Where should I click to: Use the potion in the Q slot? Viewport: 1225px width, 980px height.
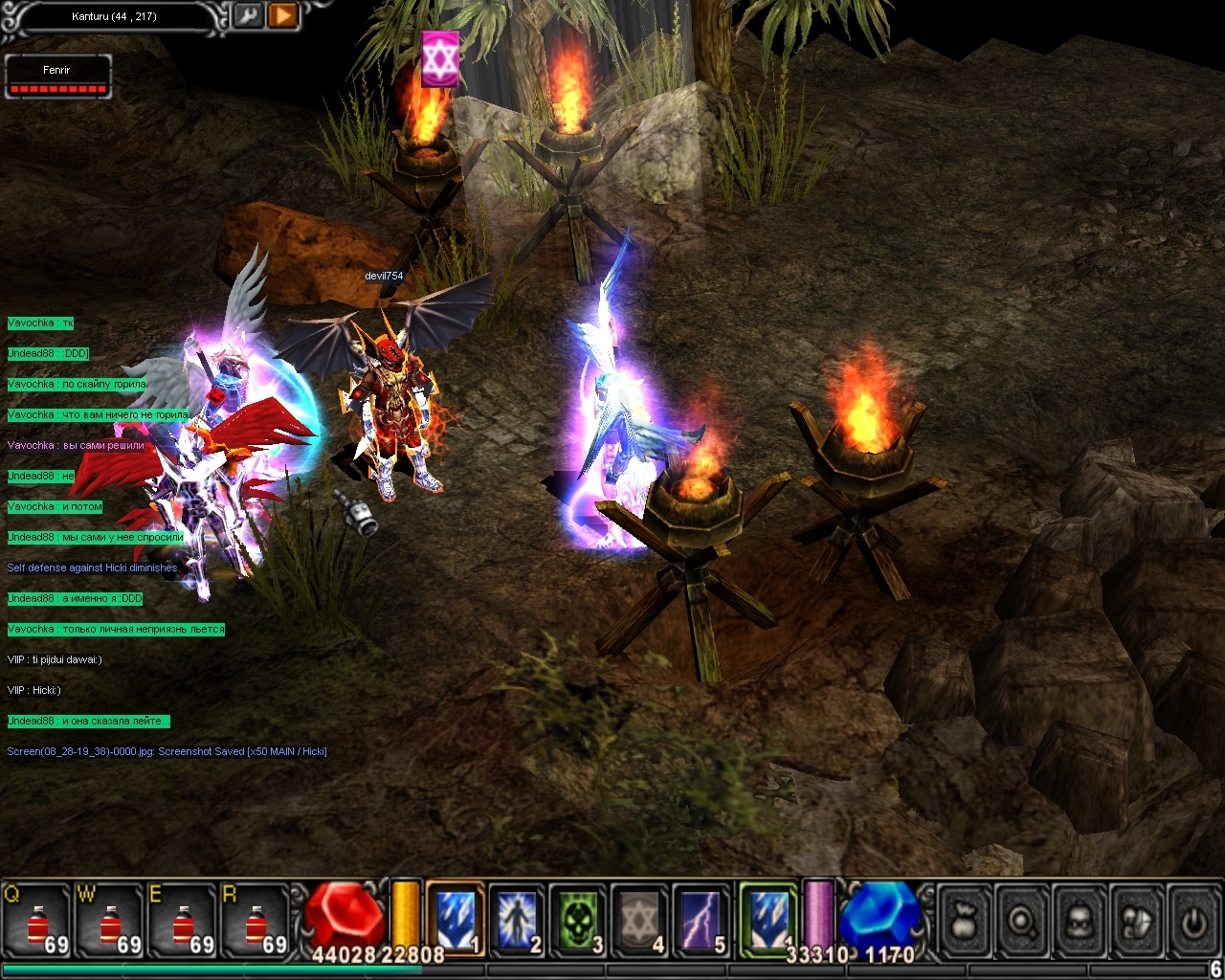tap(38, 921)
